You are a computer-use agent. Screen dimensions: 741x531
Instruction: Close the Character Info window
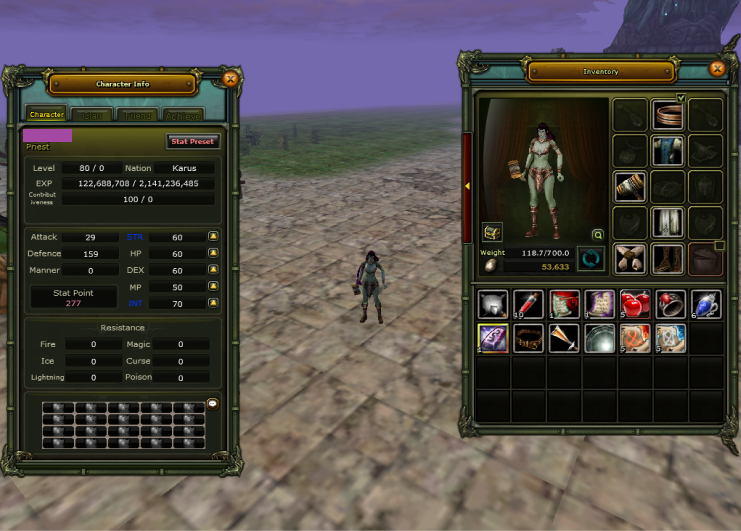pyautogui.click(x=230, y=78)
